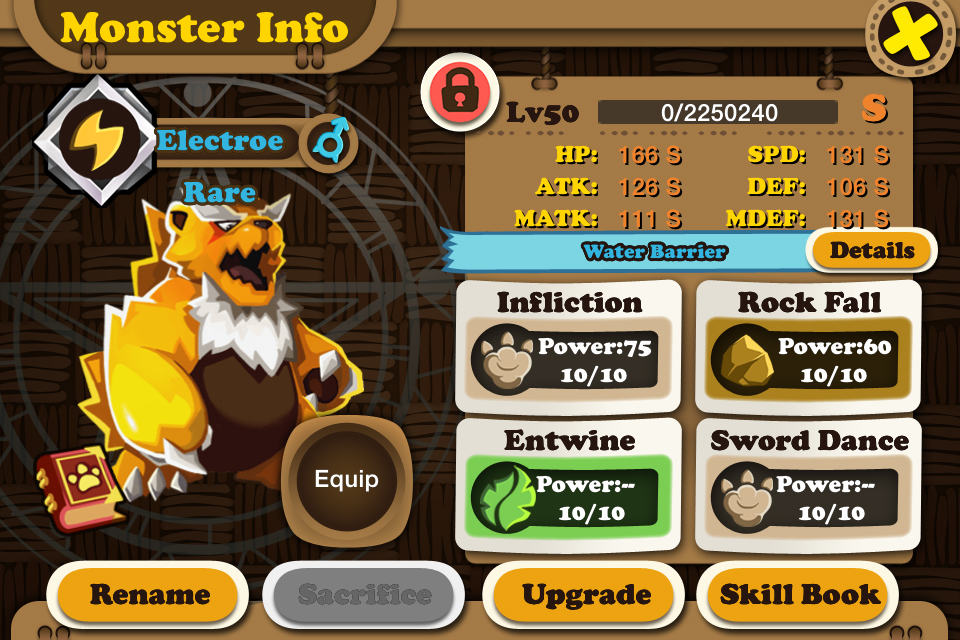Open the Water Barrier Details
Image resolution: width=960 pixels, height=640 pixels.
(871, 251)
